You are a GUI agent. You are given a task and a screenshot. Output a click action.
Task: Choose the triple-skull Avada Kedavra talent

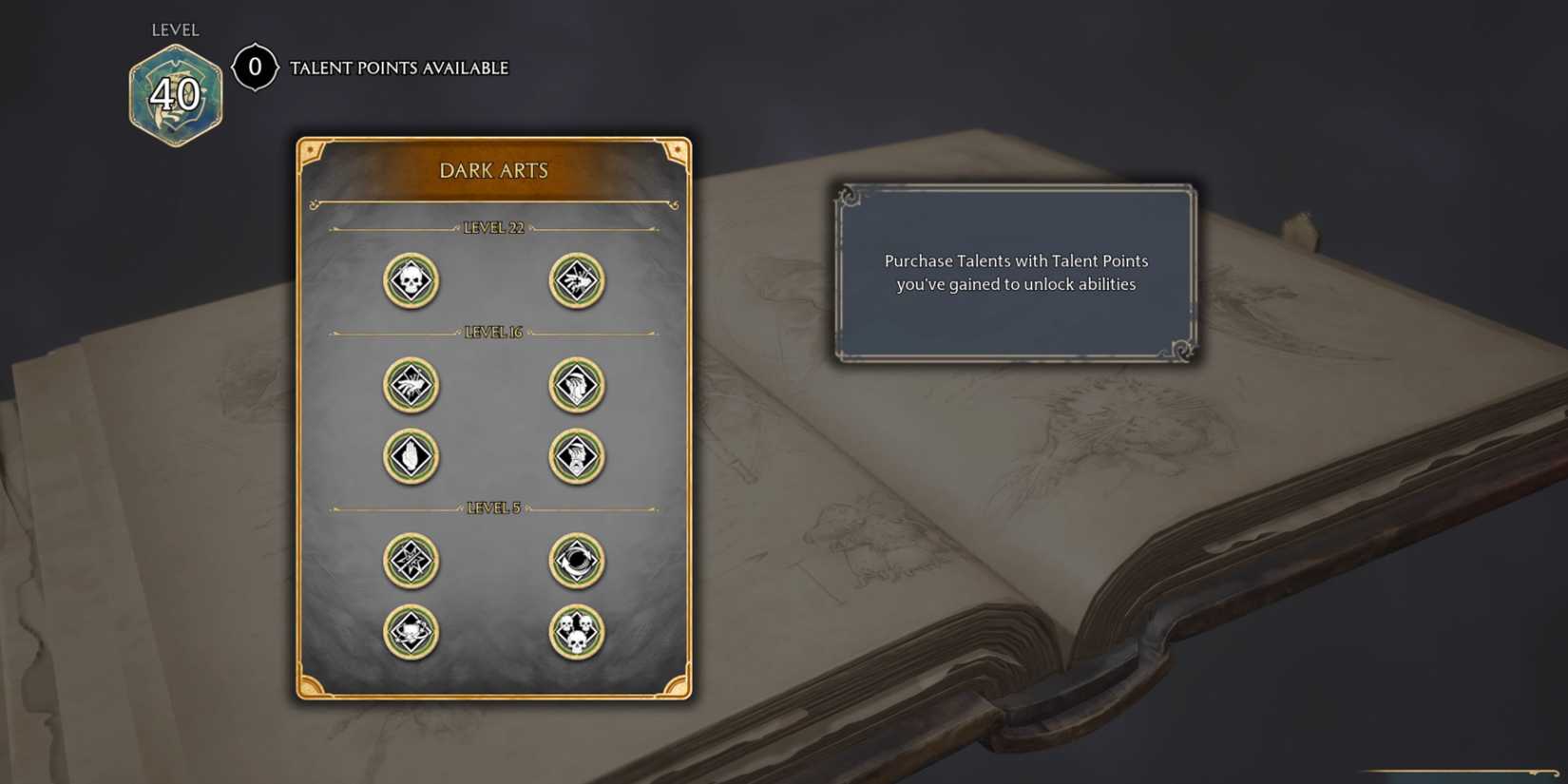coord(574,631)
